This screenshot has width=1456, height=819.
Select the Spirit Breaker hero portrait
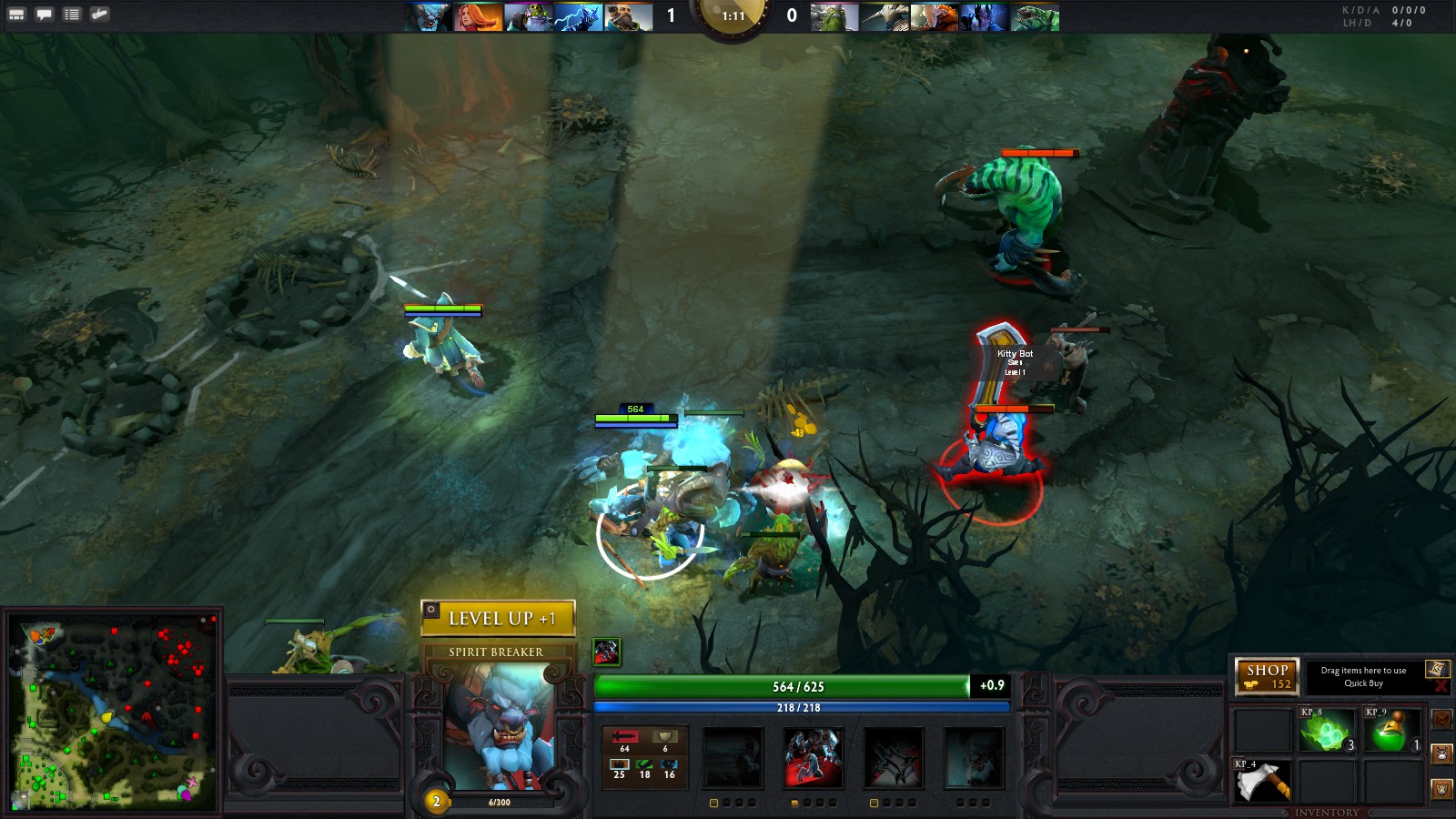(x=498, y=728)
